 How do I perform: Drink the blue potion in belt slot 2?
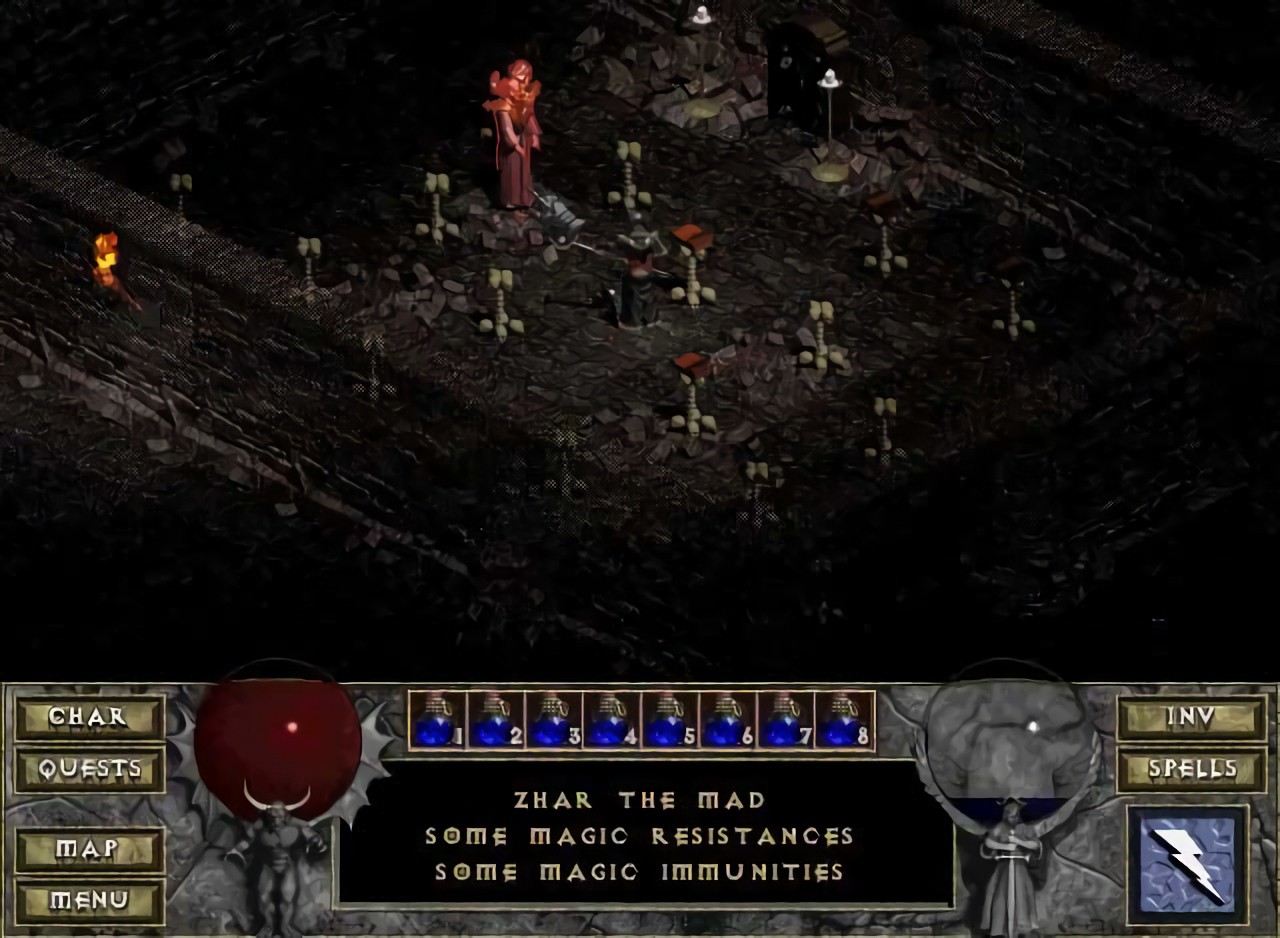point(495,721)
